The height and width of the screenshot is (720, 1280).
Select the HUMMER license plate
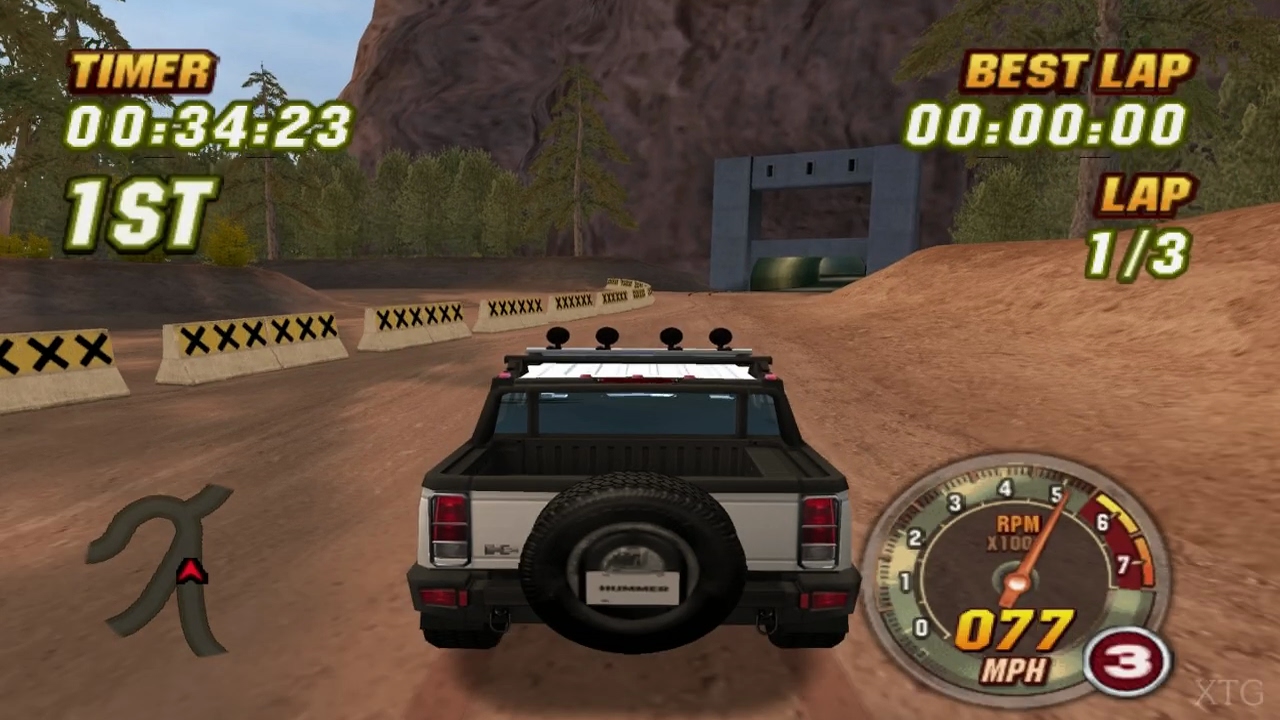[x=630, y=588]
